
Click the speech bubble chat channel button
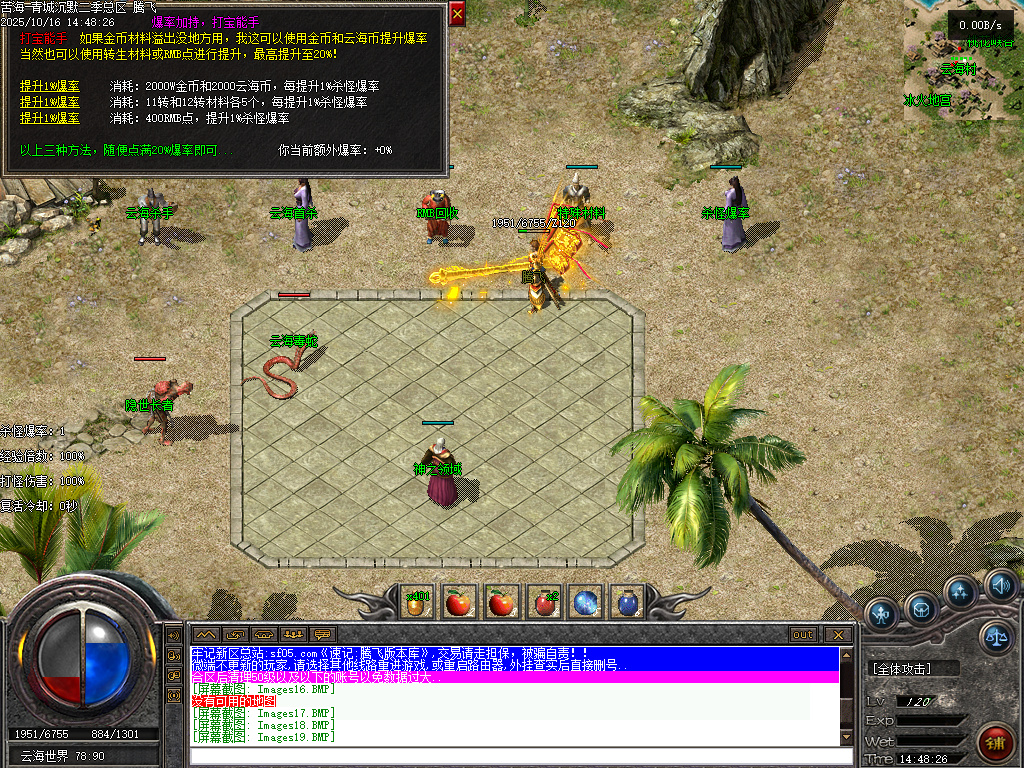point(322,635)
